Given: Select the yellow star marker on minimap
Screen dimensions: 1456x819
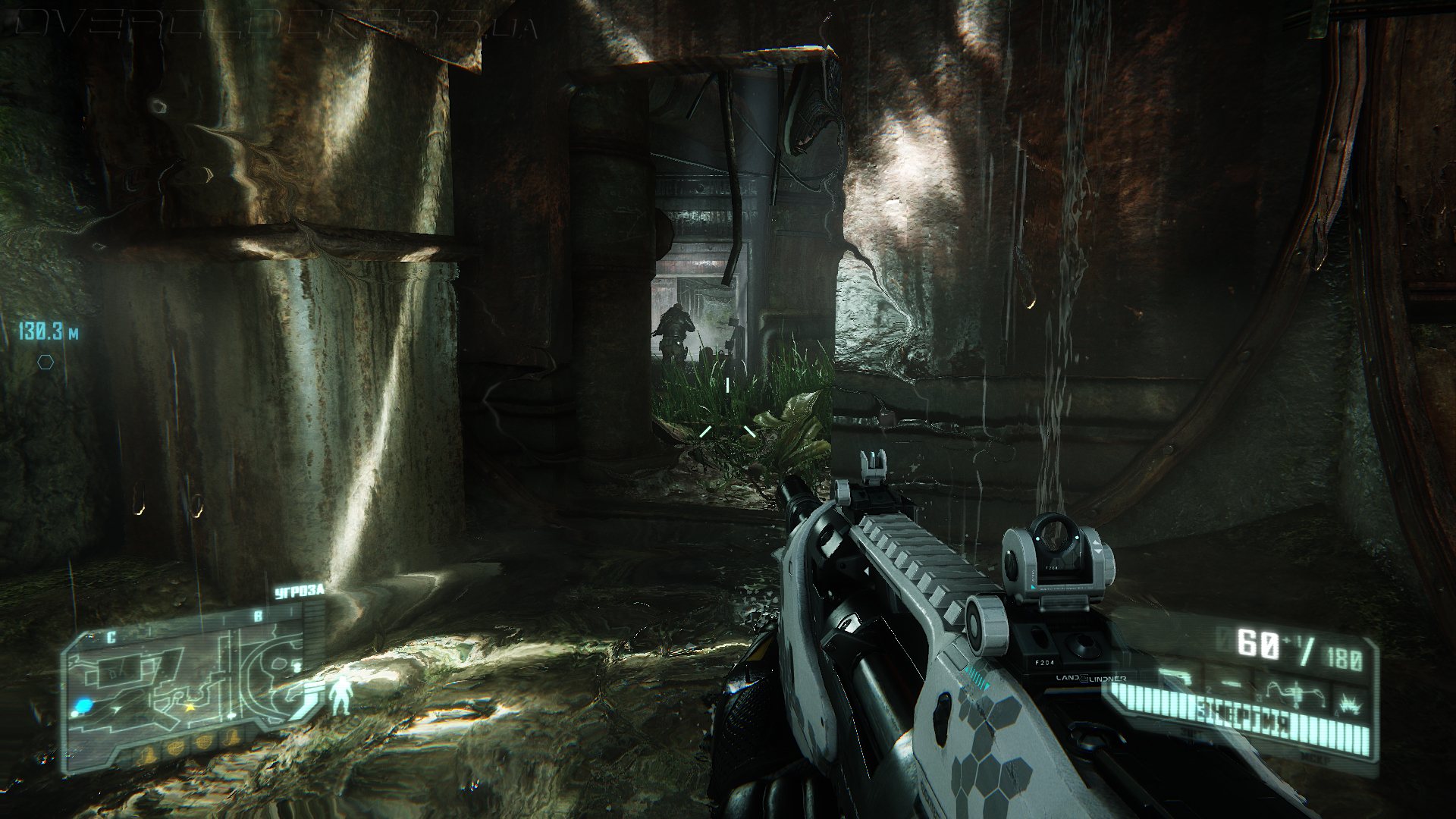Looking at the screenshot, I should click(x=190, y=707).
